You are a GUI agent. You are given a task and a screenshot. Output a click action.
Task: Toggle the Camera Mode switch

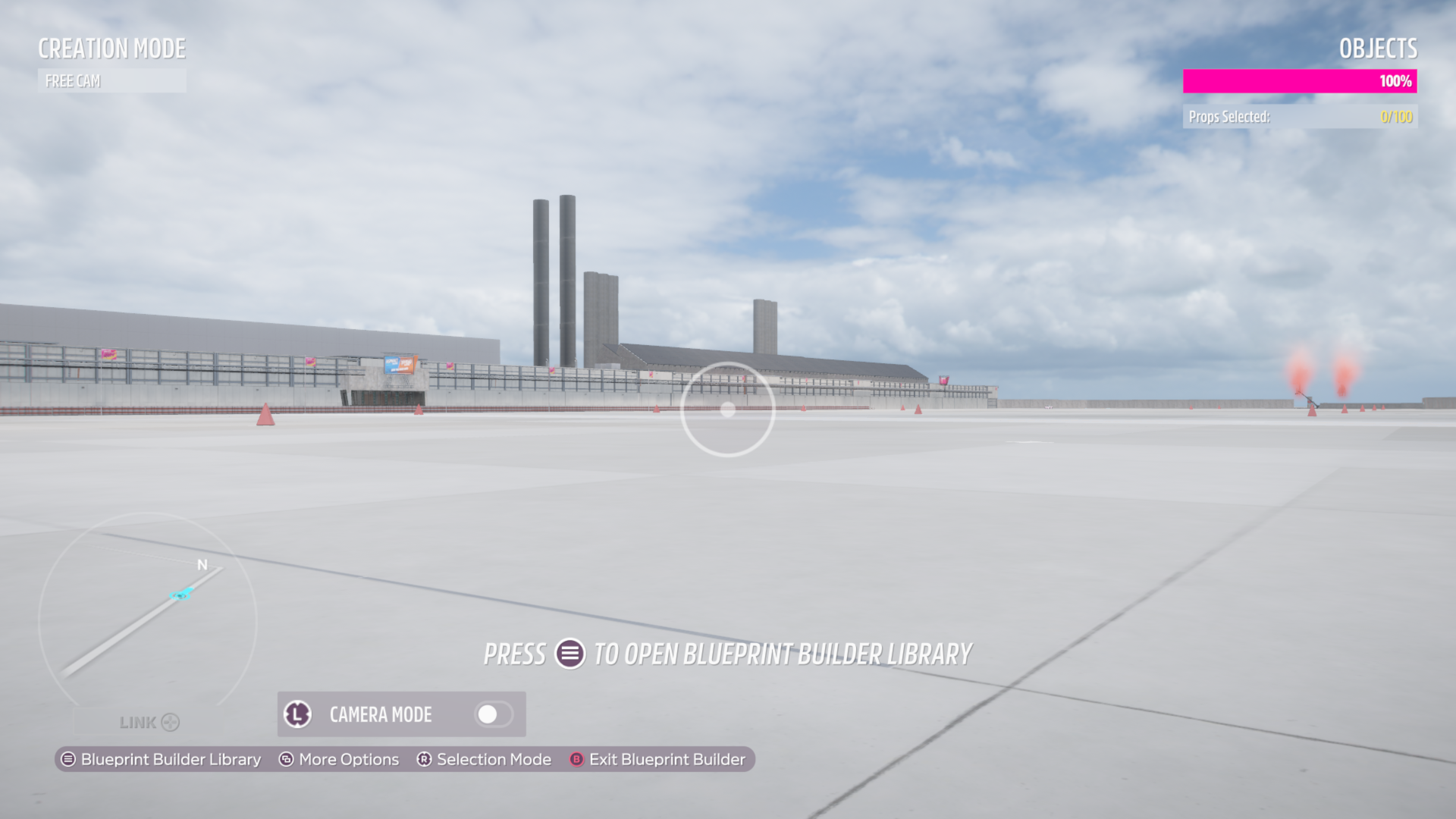(493, 714)
